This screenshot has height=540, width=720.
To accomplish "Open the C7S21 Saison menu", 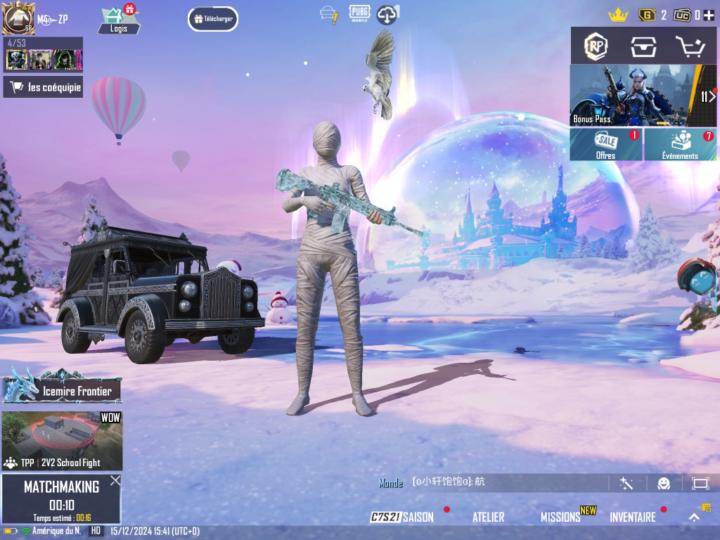I will pos(402,517).
